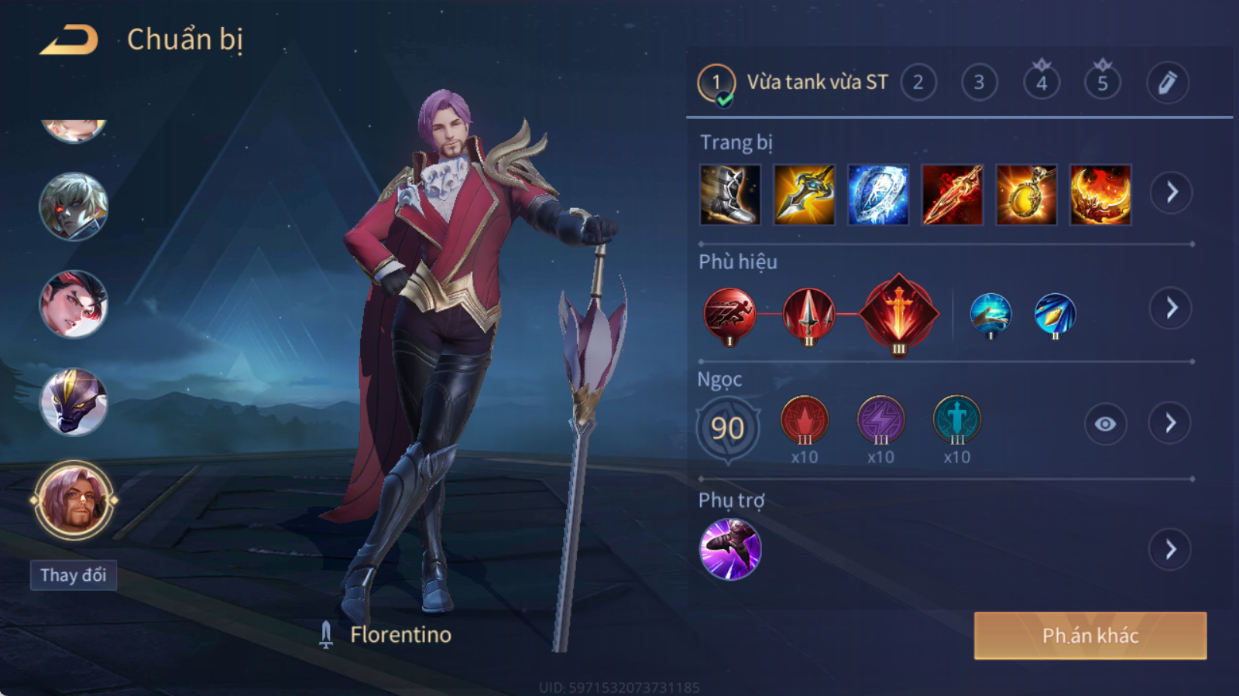
Task: Select the armored boots equipment item
Action: pos(730,194)
